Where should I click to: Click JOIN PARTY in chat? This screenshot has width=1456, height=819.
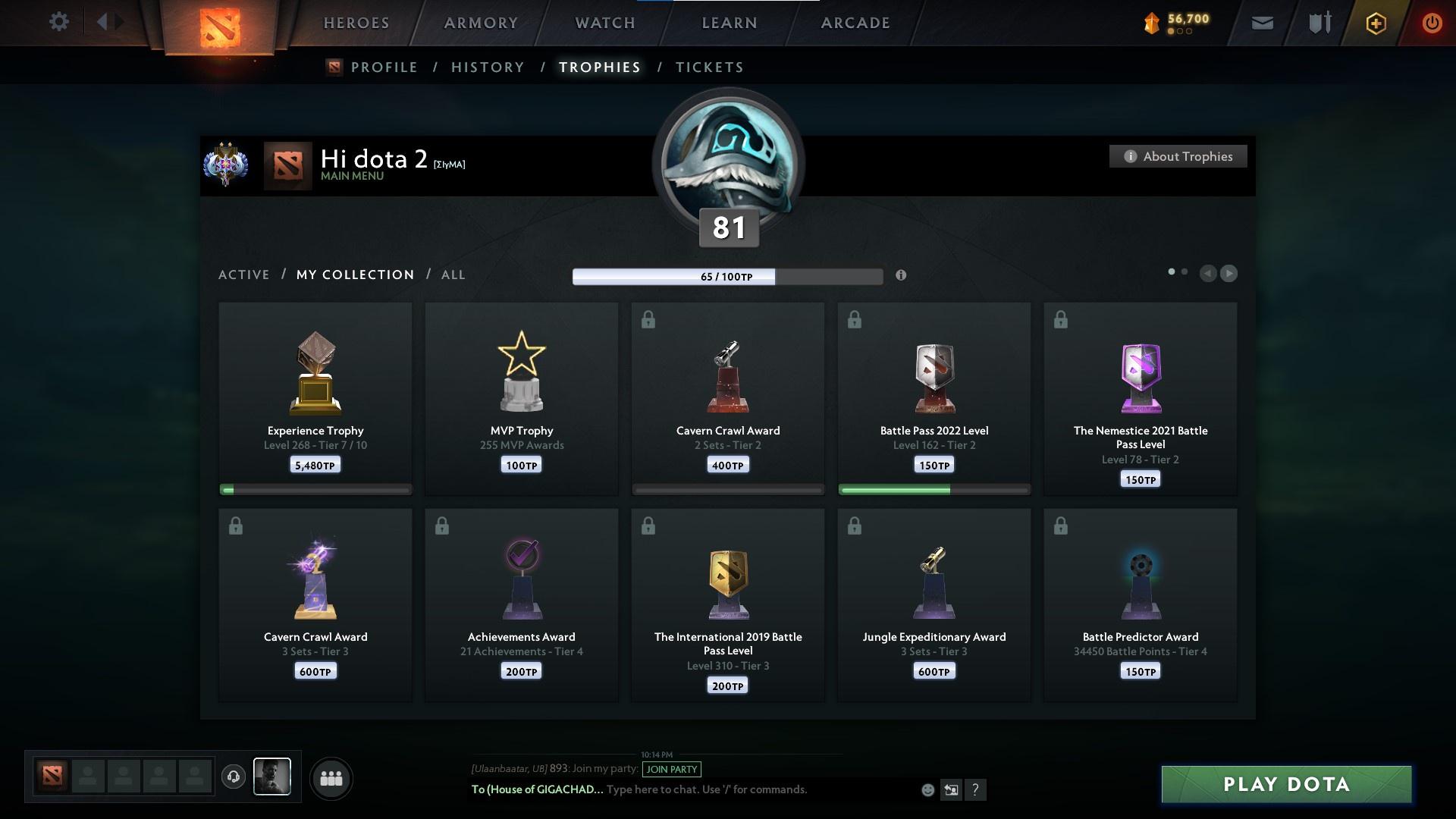pos(672,769)
